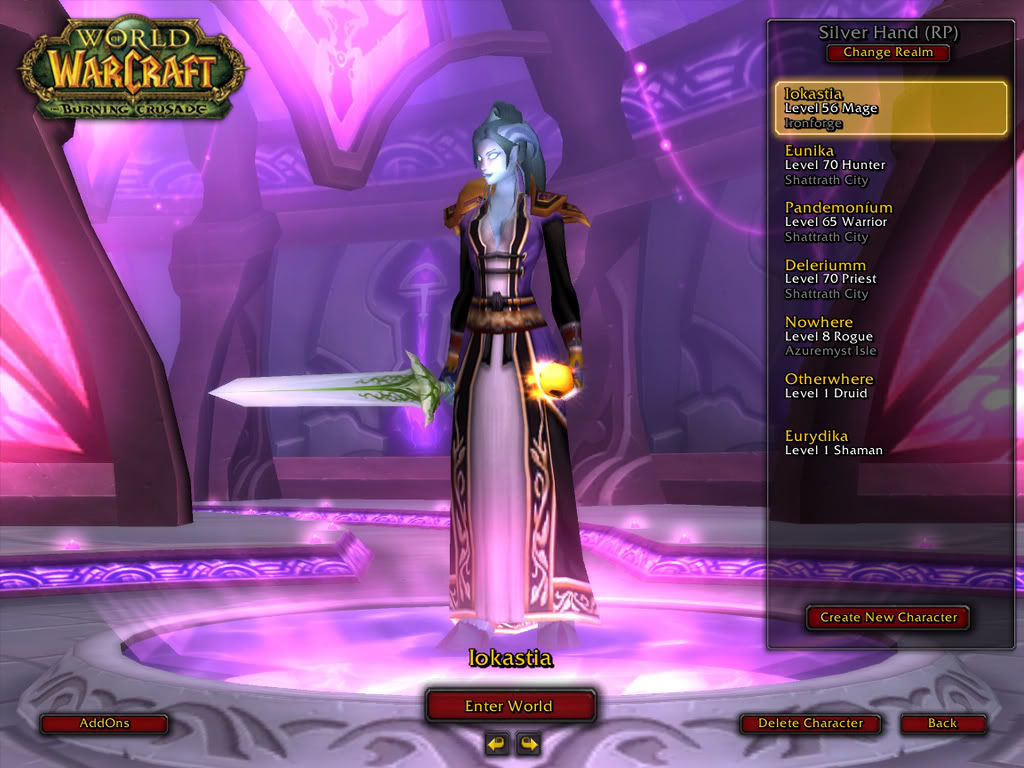
Task: Rotate character with the right arrow button
Action: [x=527, y=743]
